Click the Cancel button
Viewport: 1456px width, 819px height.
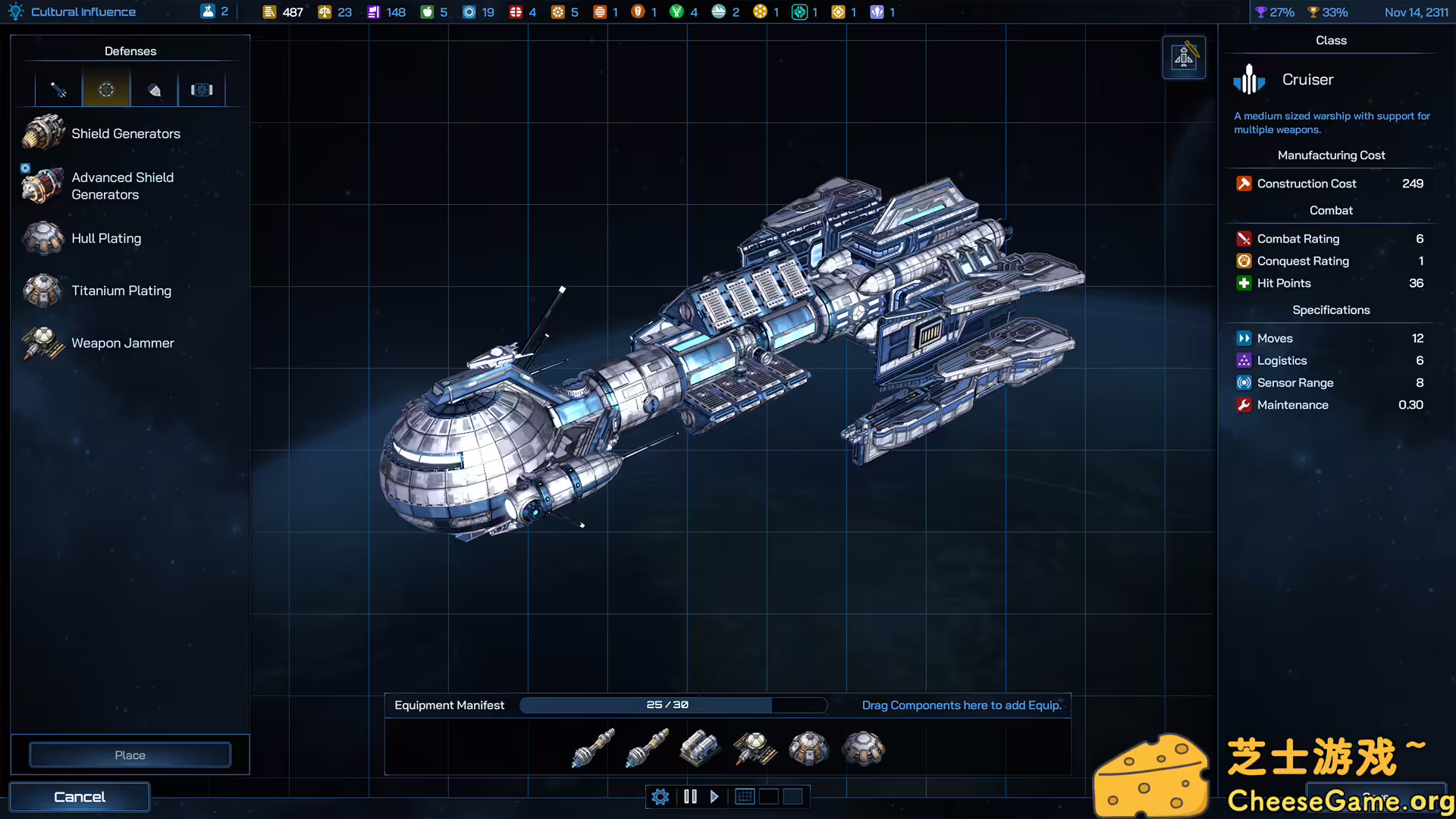tap(79, 796)
